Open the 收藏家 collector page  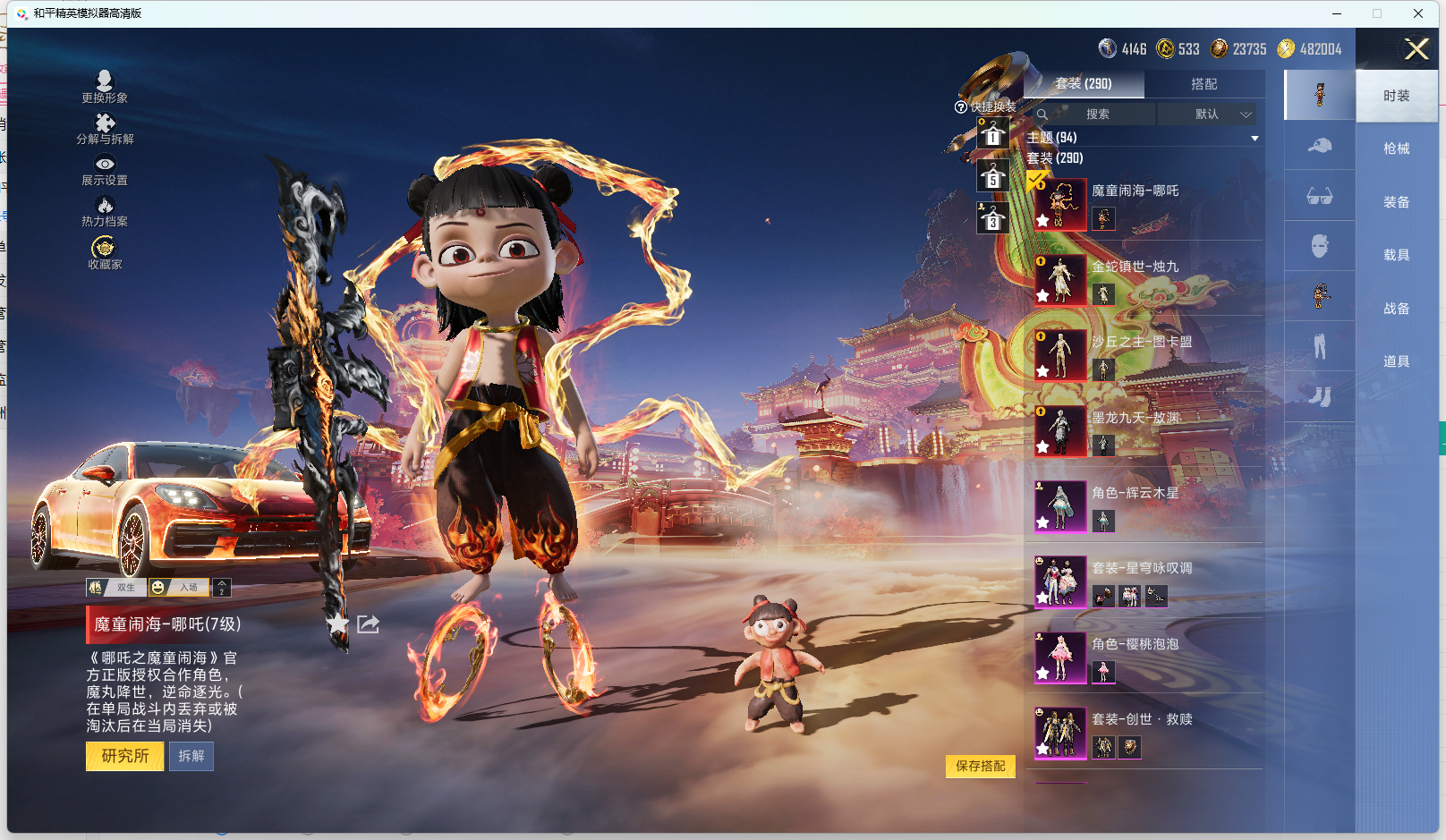pos(105,252)
